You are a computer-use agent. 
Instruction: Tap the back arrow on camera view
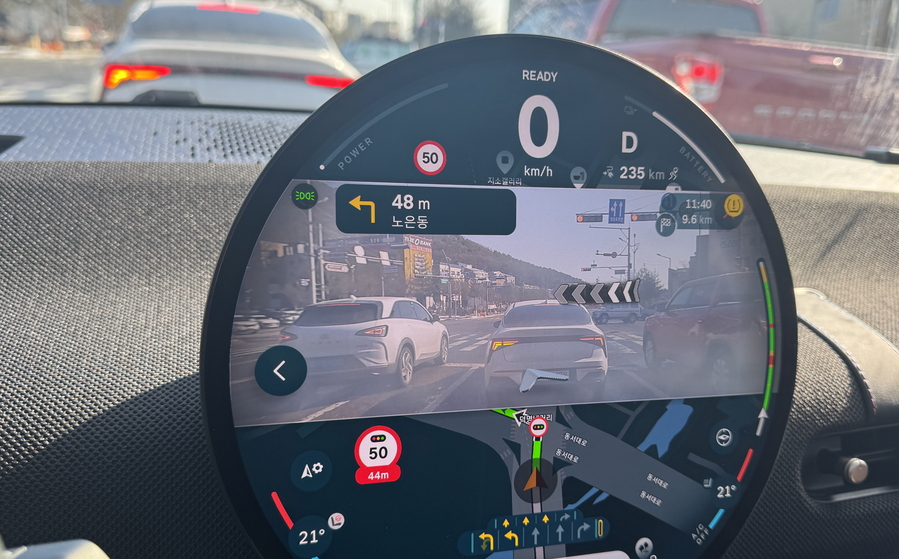pyautogui.click(x=280, y=371)
